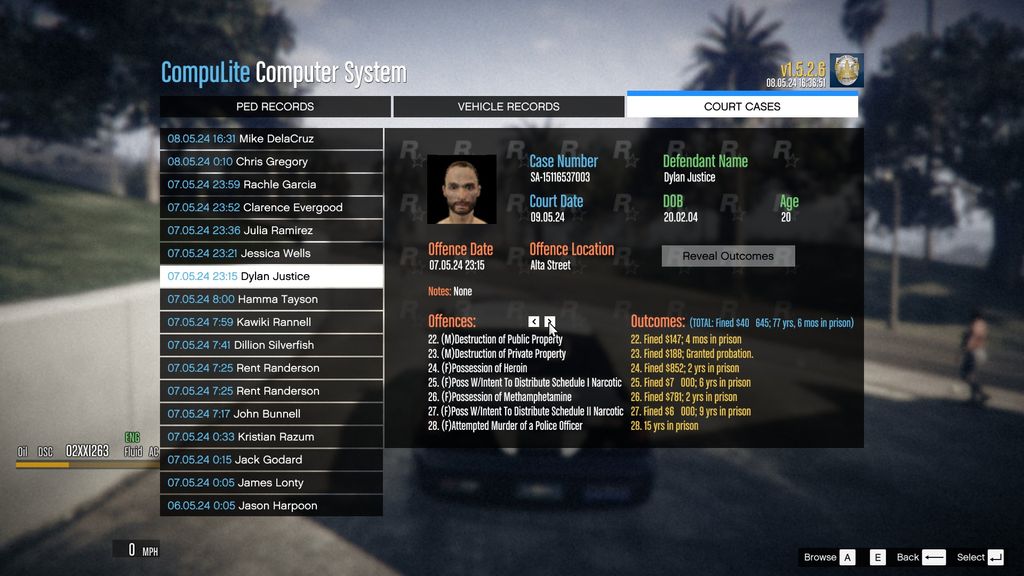
Task: Open Jason Harpoon's case entry
Action: tap(271, 506)
